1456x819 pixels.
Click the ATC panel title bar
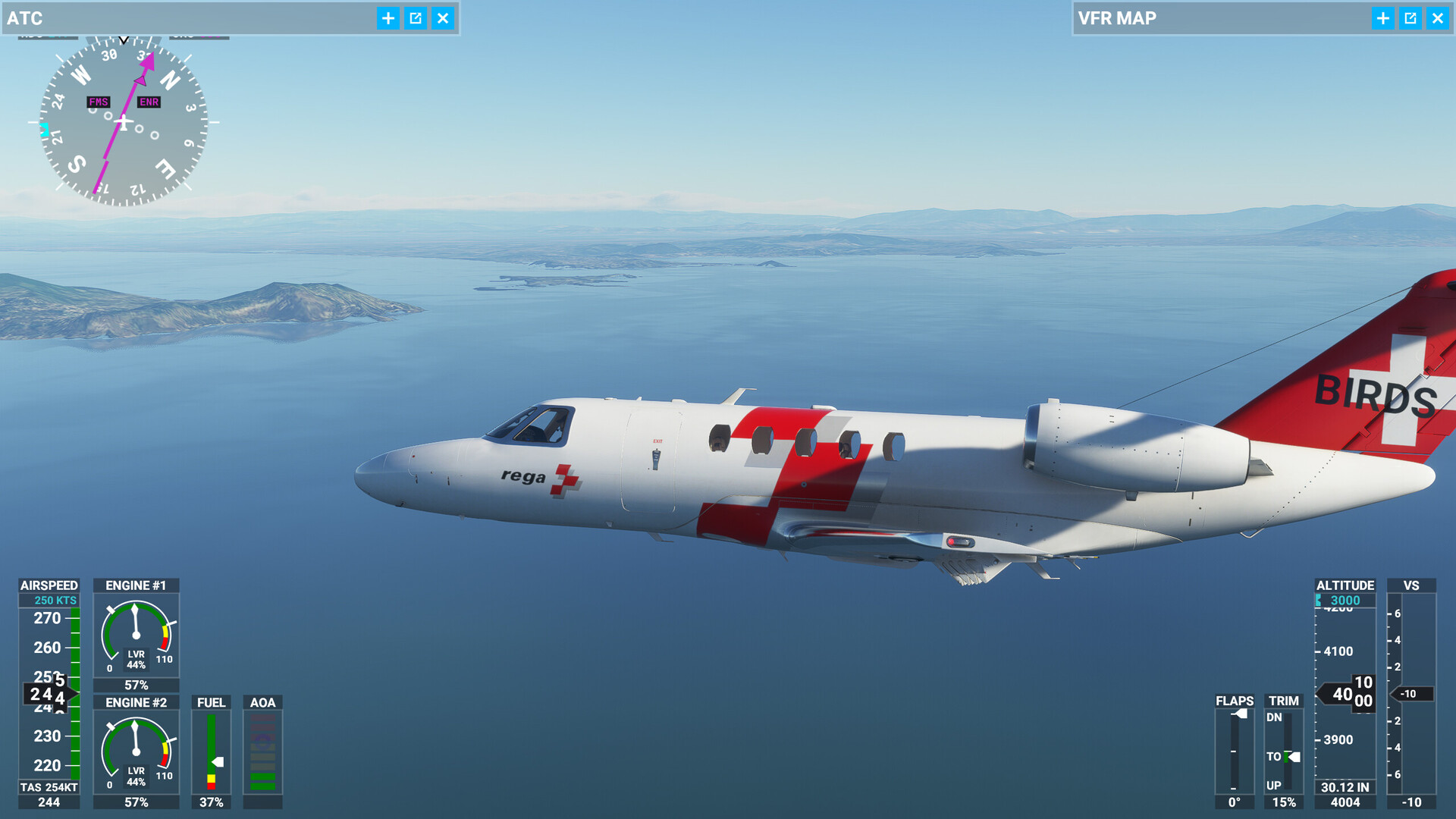pos(190,18)
